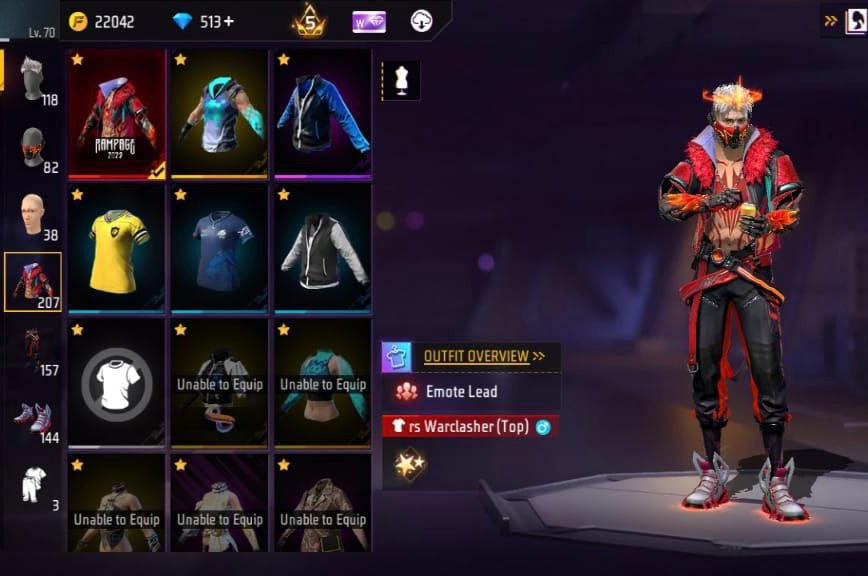The height and width of the screenshot is (576, 868).
Task: Show the bald head face category
Action: [33, 214]
